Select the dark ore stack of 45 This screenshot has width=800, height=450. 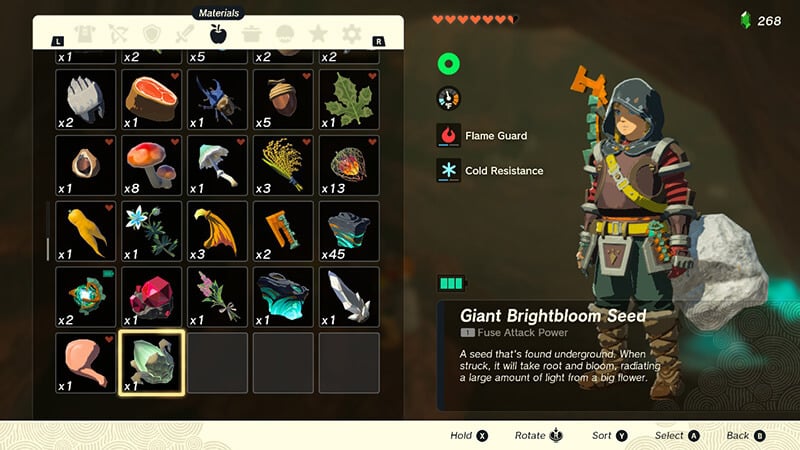(x=349, y=230)
